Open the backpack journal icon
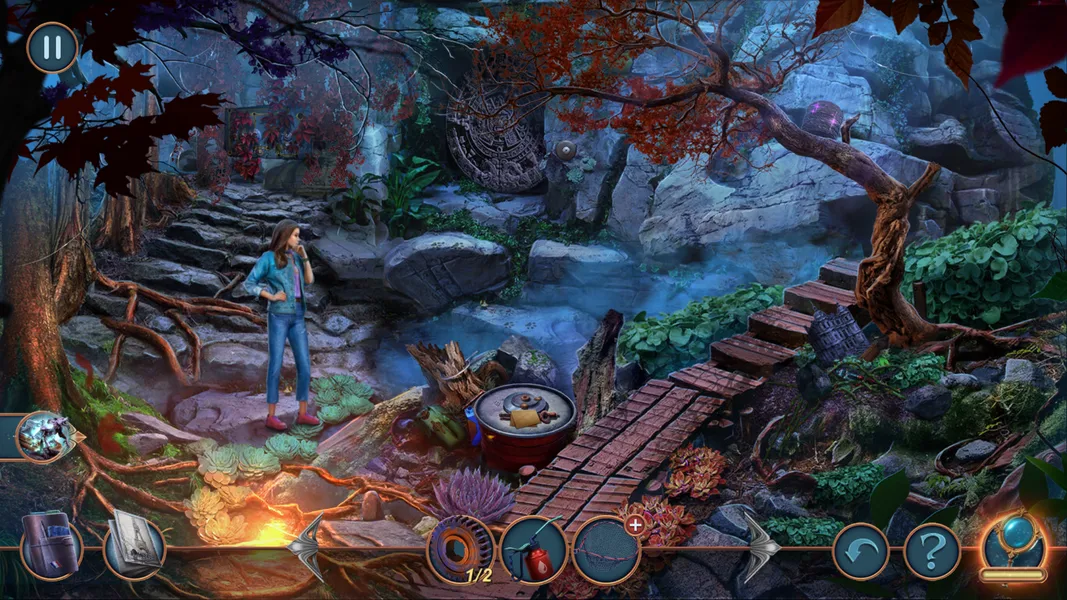The height and width of the screenshot is (600, 1067). (x=50, y=546)
